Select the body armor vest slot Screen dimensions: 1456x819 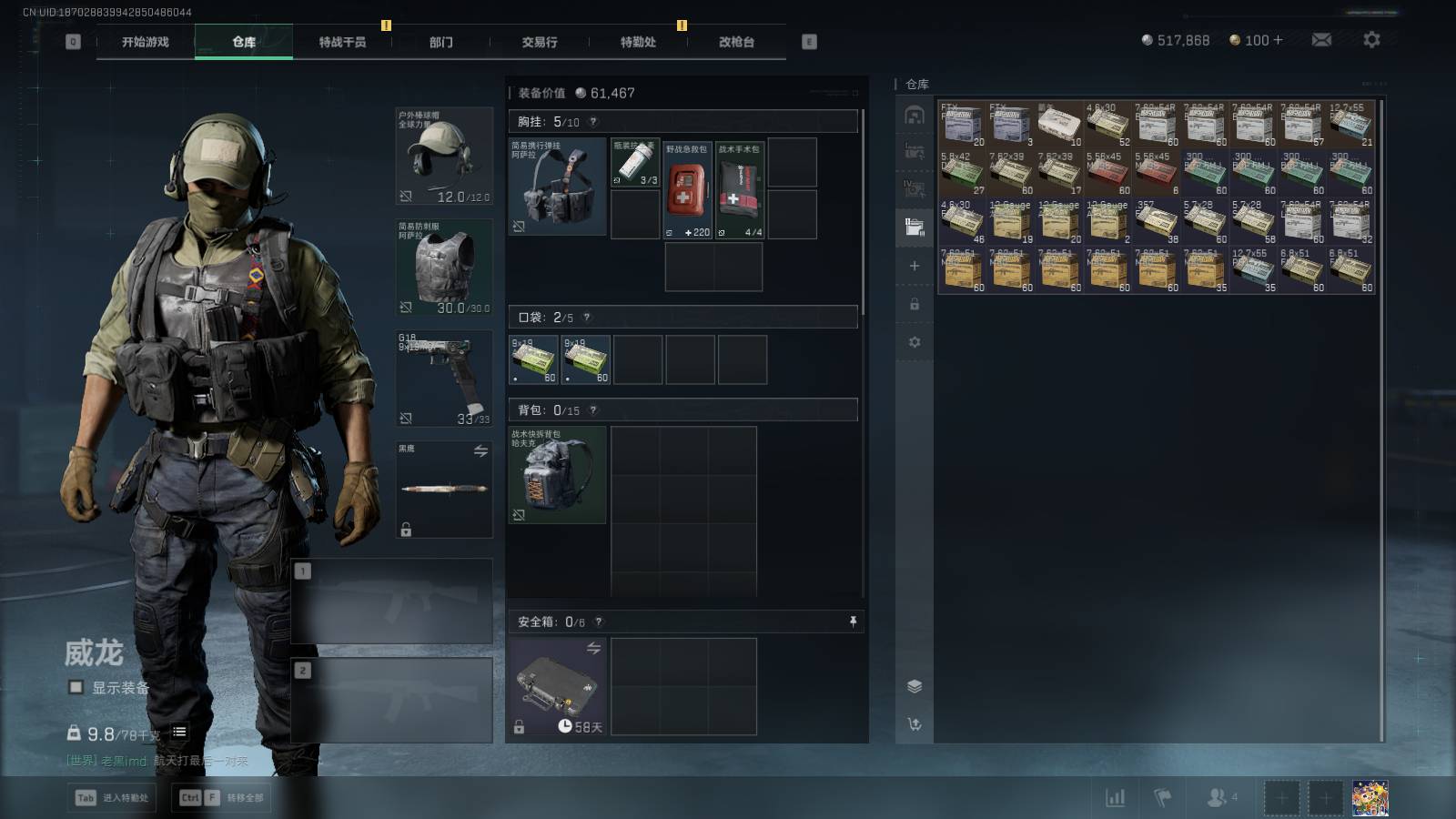click(x=444, y=268)
